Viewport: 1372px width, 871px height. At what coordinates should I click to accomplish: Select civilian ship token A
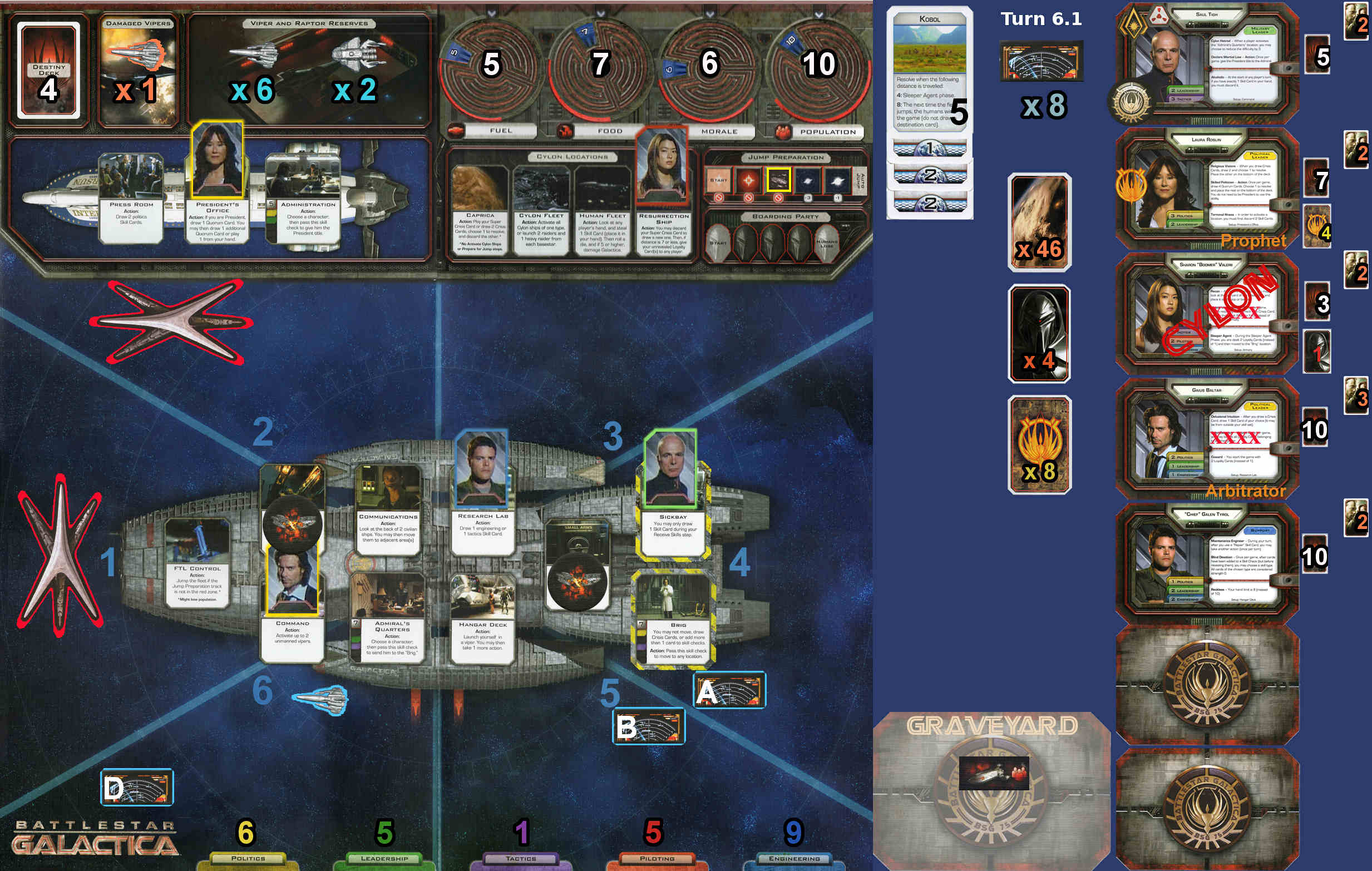point(729,690)
